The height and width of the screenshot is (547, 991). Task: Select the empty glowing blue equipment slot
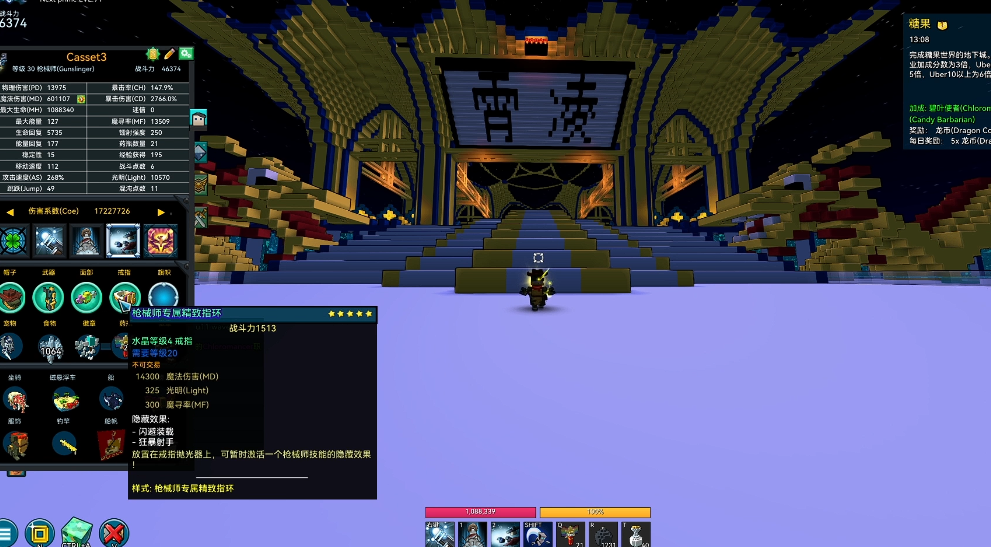(x=163, y=296)
